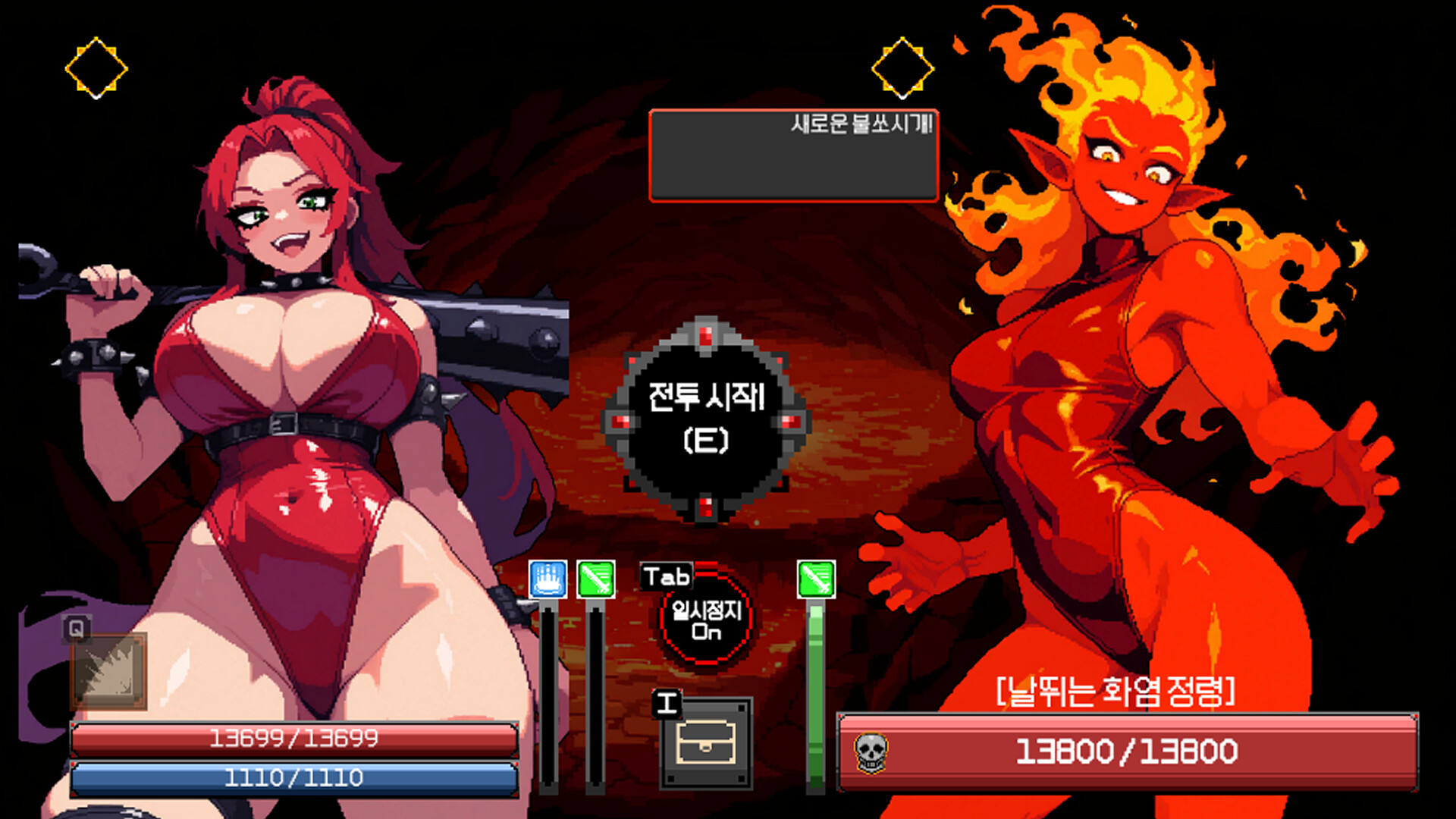Click the blue hand skill icon
The height and width of the screenshot is (819, 1456).
[548, 579]
